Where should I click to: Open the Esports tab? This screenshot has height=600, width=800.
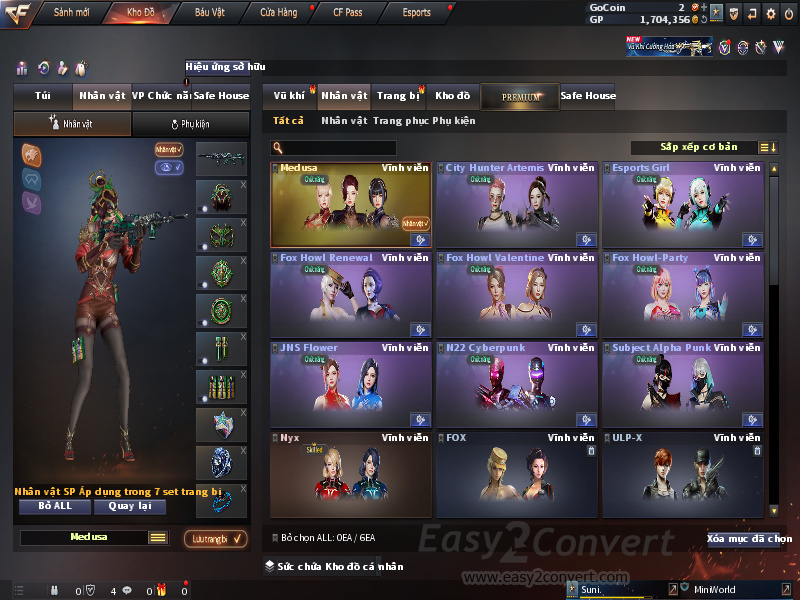tap(416, 13)
